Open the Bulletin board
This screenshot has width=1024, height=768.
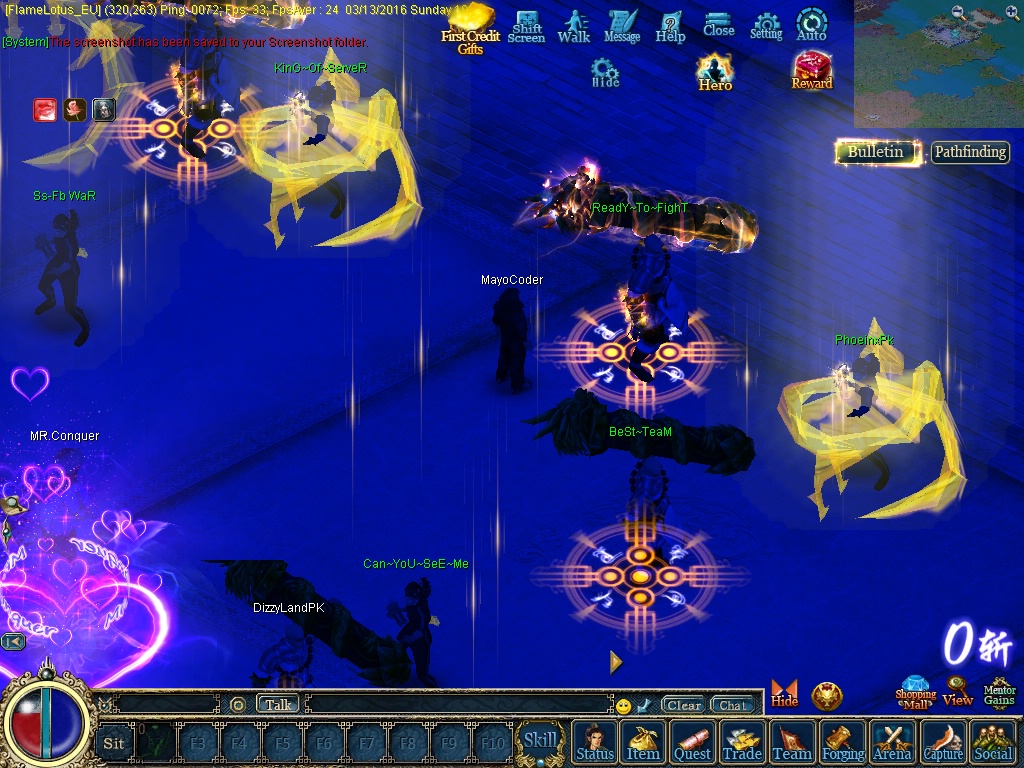(x=876, y=152)
